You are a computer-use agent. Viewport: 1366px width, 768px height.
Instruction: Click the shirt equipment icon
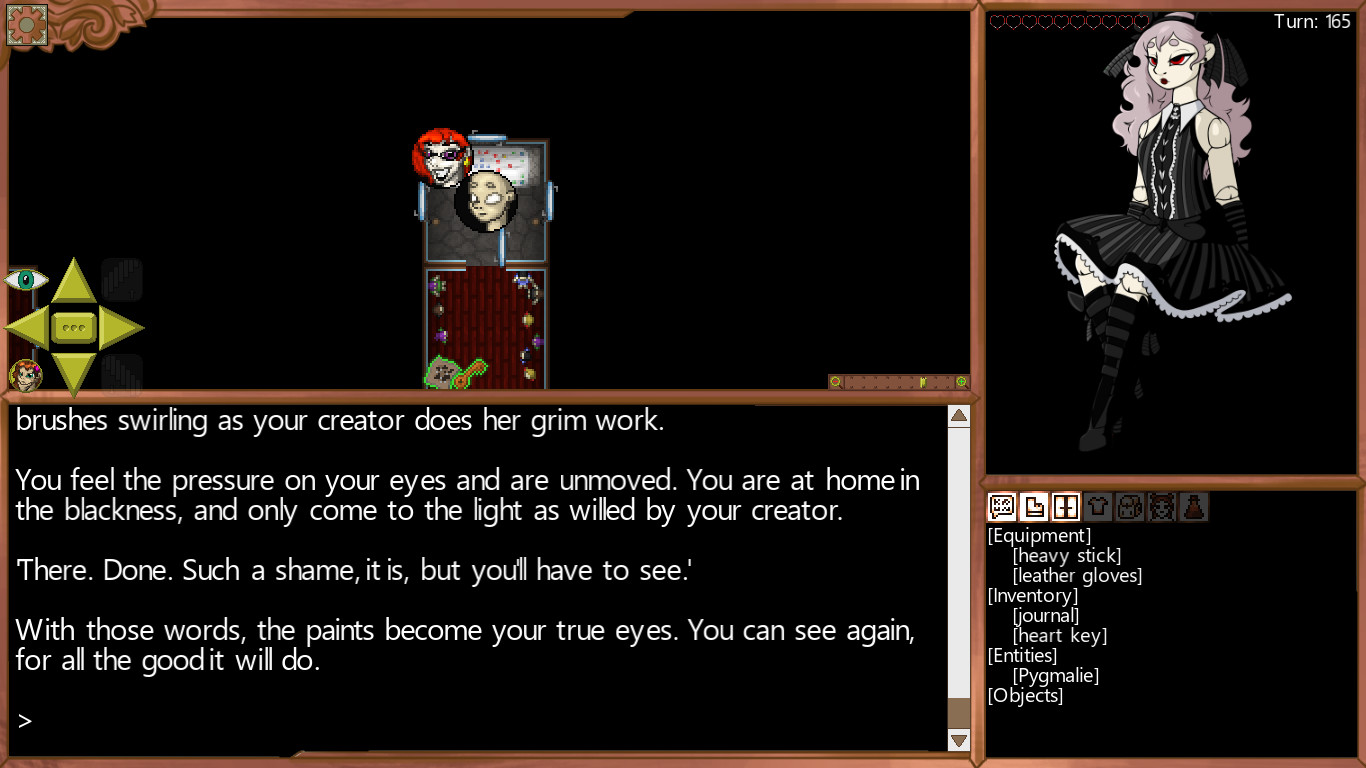1098,506
